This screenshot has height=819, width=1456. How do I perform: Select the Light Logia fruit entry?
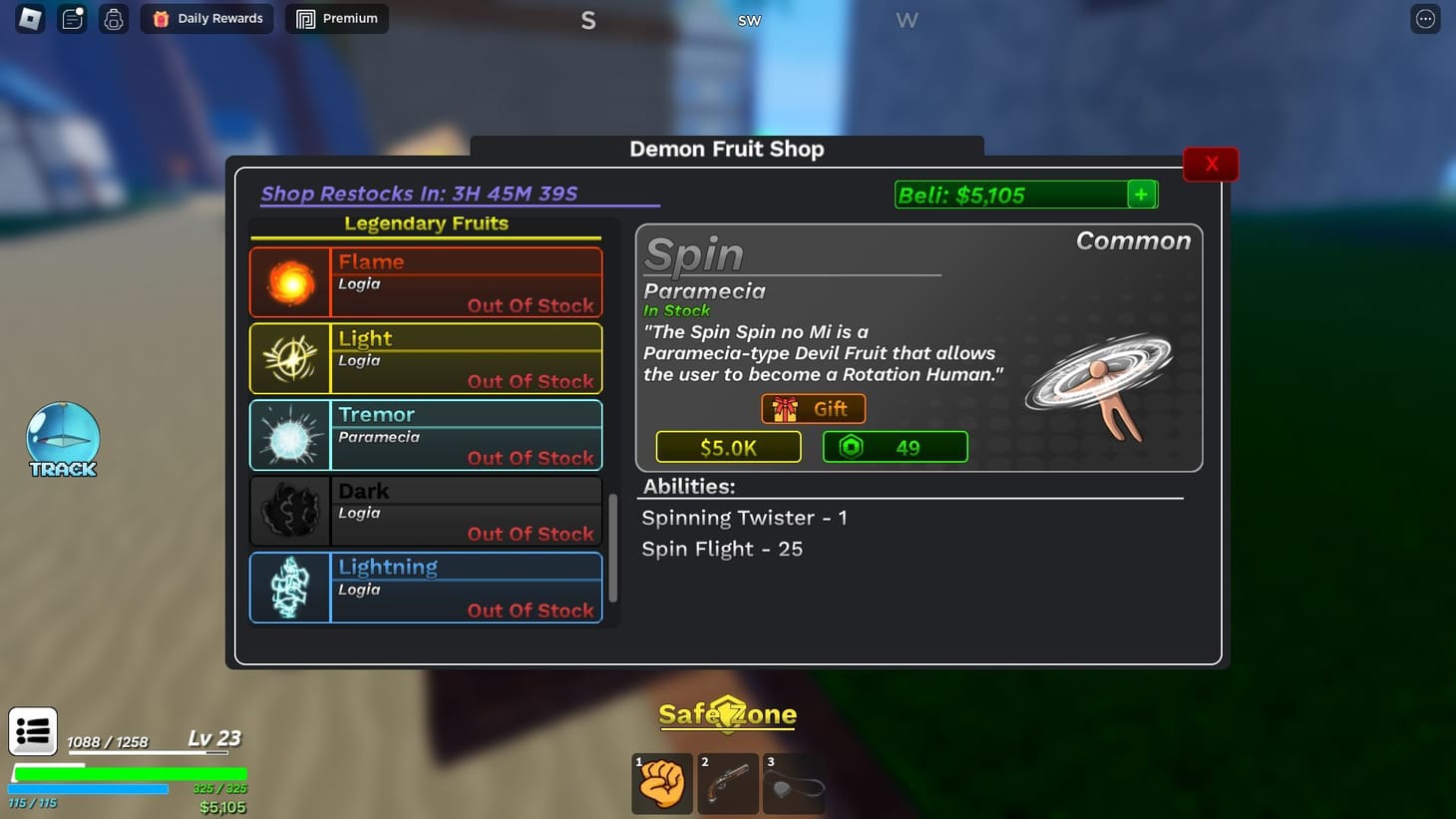point(425,358)
